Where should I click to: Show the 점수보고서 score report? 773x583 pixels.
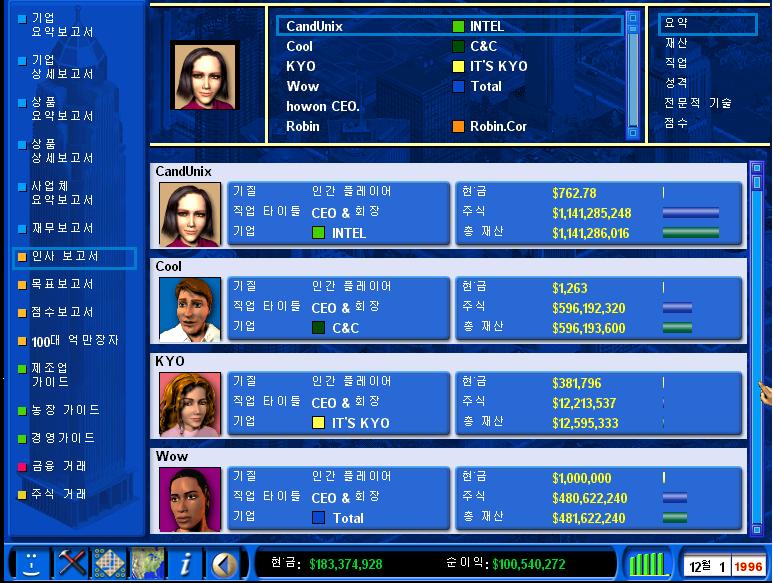[62, 312]
